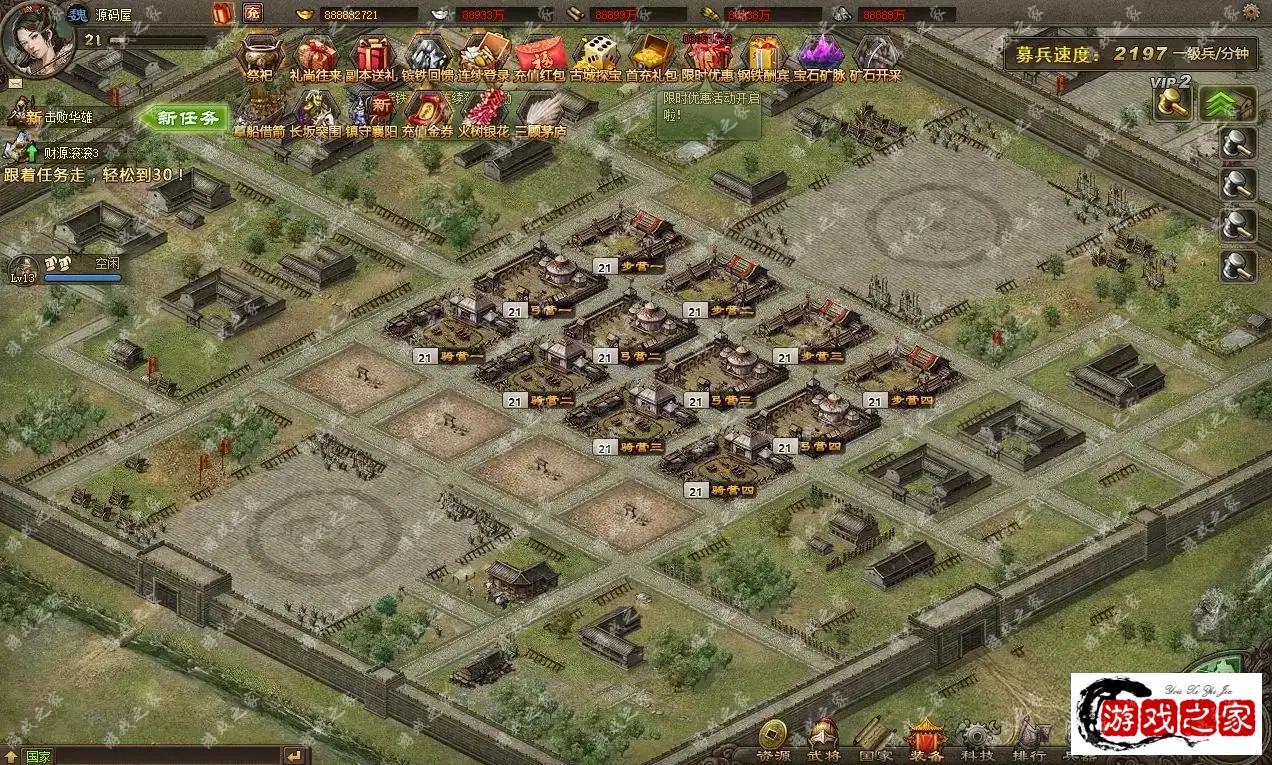The width and height of the screenshot is (1272, 765).
Task: Click the gold VIP hammer button
Action: [x=1172, y=103]
